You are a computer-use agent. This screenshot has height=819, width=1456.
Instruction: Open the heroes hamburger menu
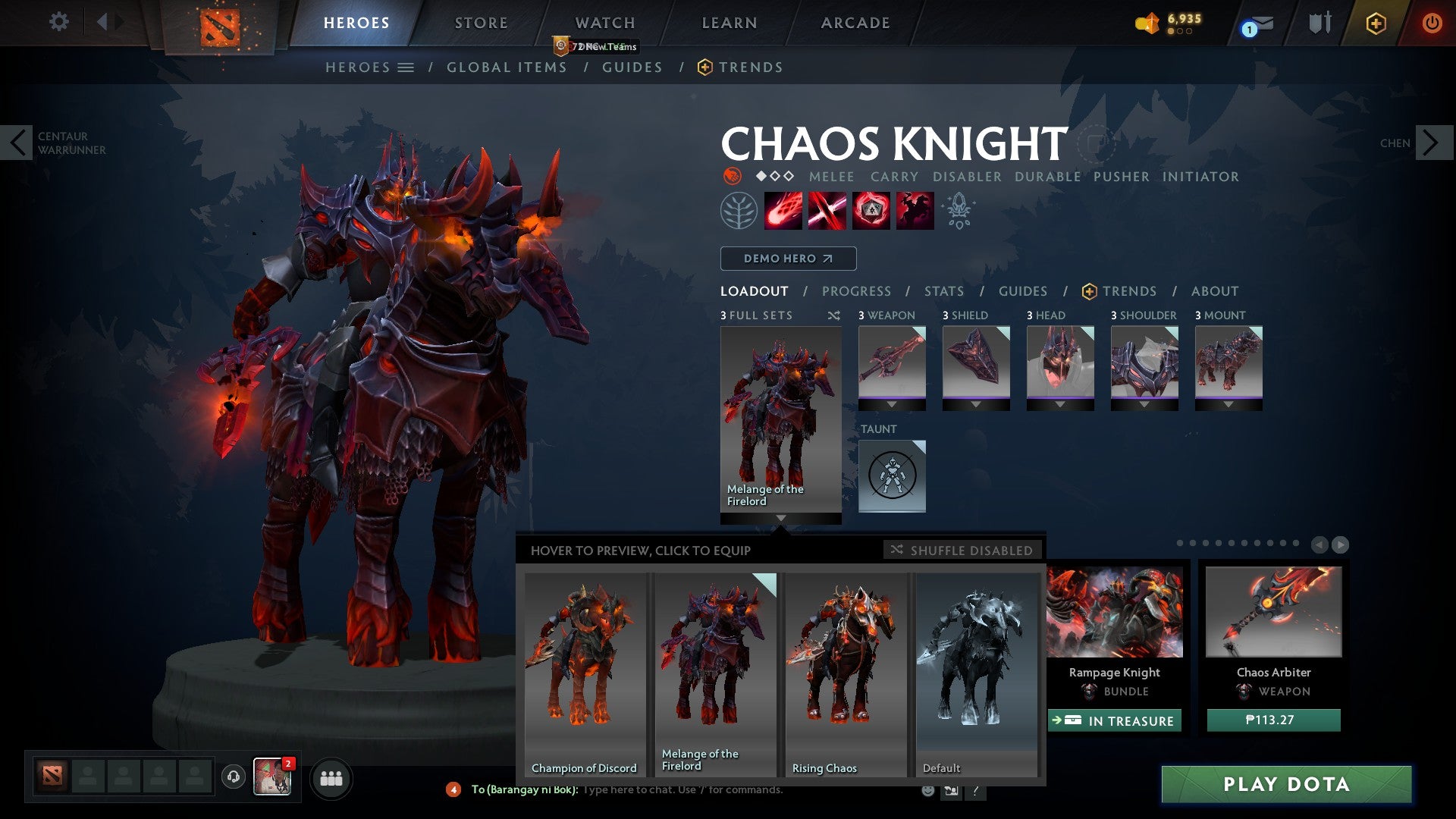tap(406, 67)
